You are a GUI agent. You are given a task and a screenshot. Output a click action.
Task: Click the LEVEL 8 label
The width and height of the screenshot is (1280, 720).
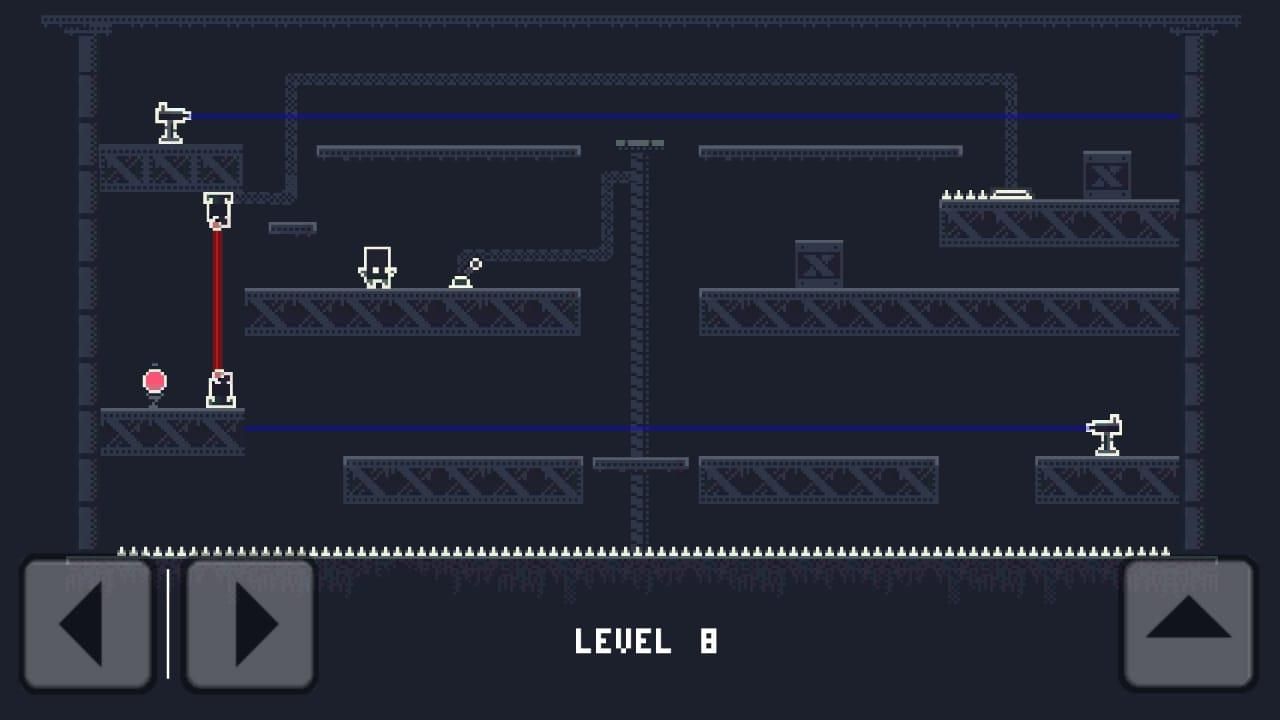(644, 642)
